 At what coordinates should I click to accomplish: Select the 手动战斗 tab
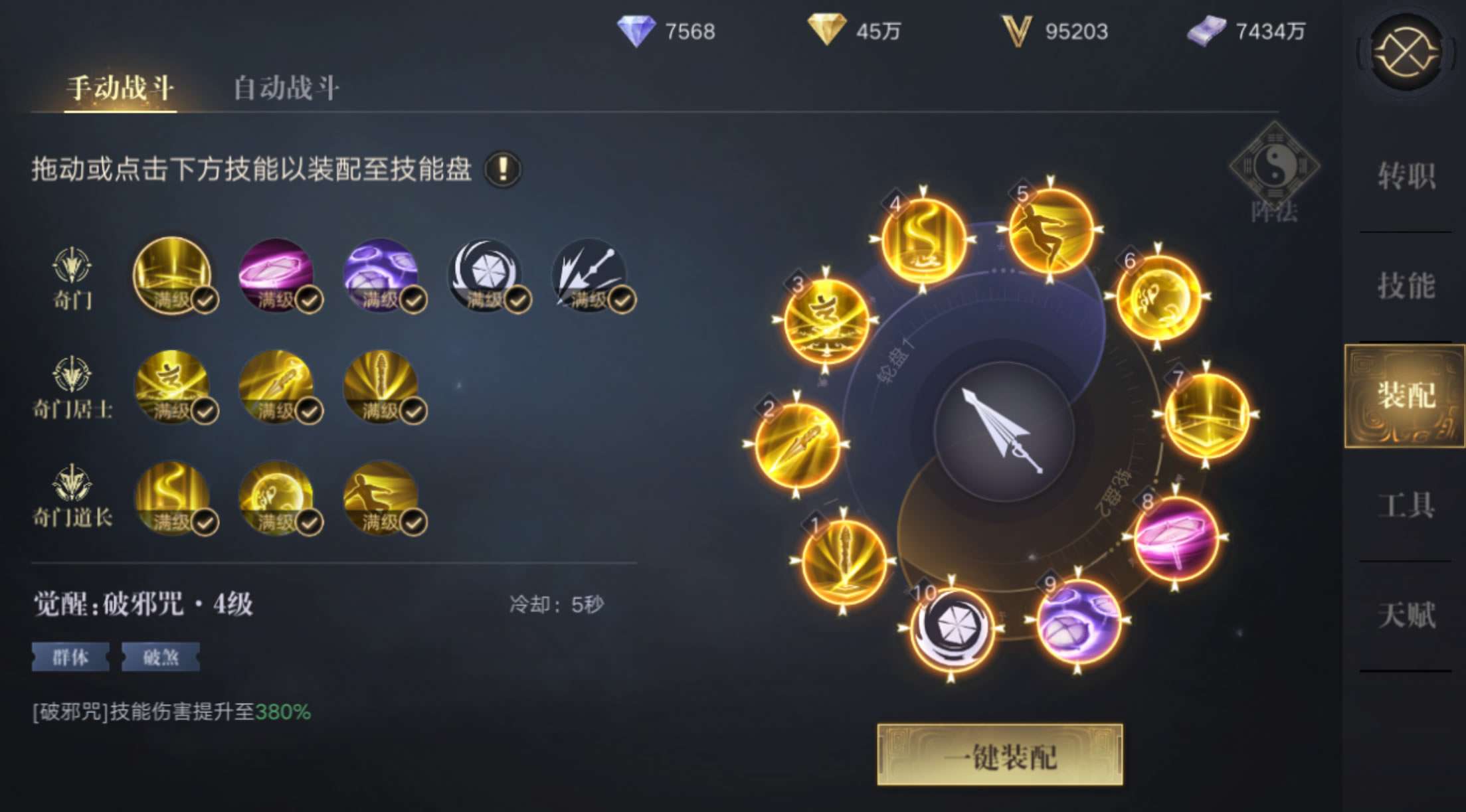pyautogui.click(x=120, y=88)
